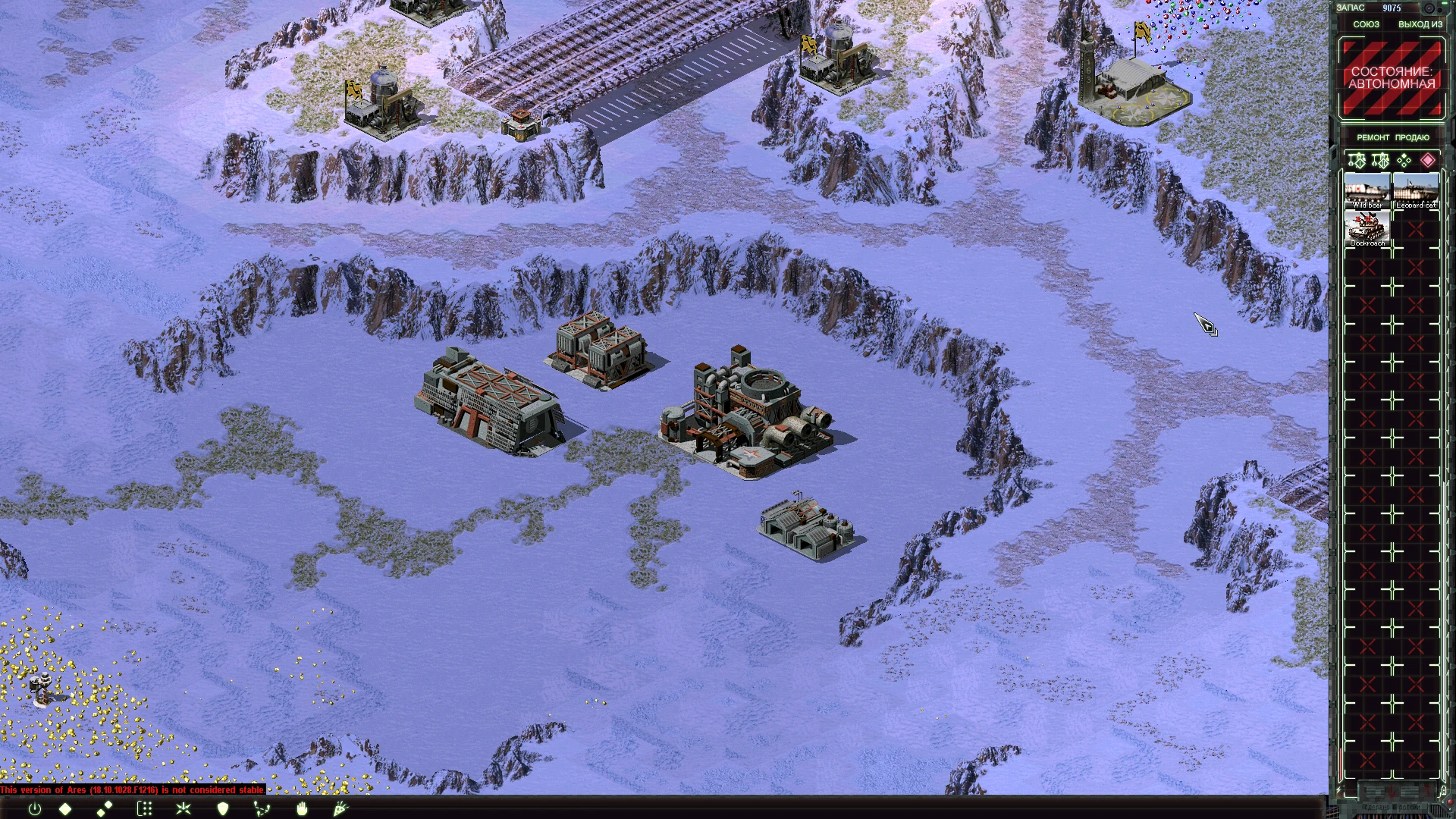Select the hand stop-command icon
1456x819 pixels.
click(x=300, y=808)
